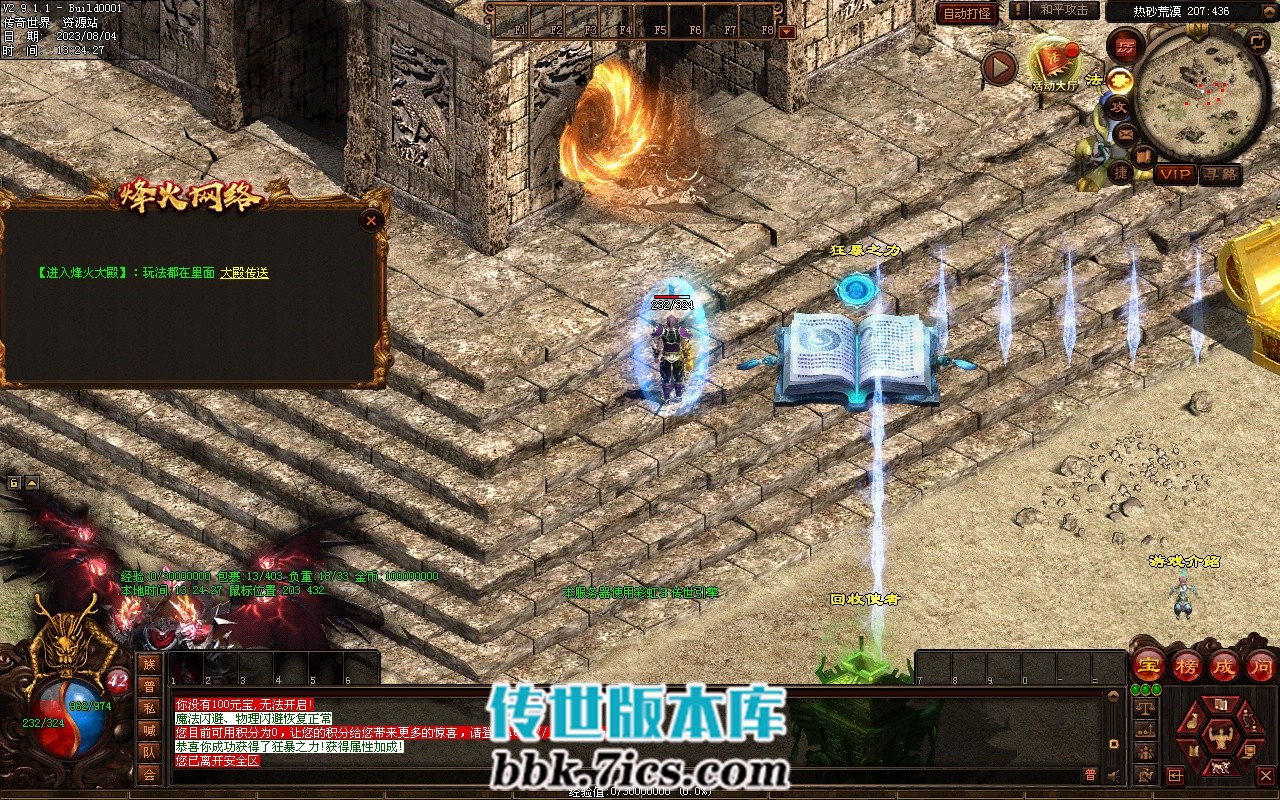The width and height of the screenshot is (1280, 800).
Task: Select the 私 private chat channel
Action: coord(149,708)
